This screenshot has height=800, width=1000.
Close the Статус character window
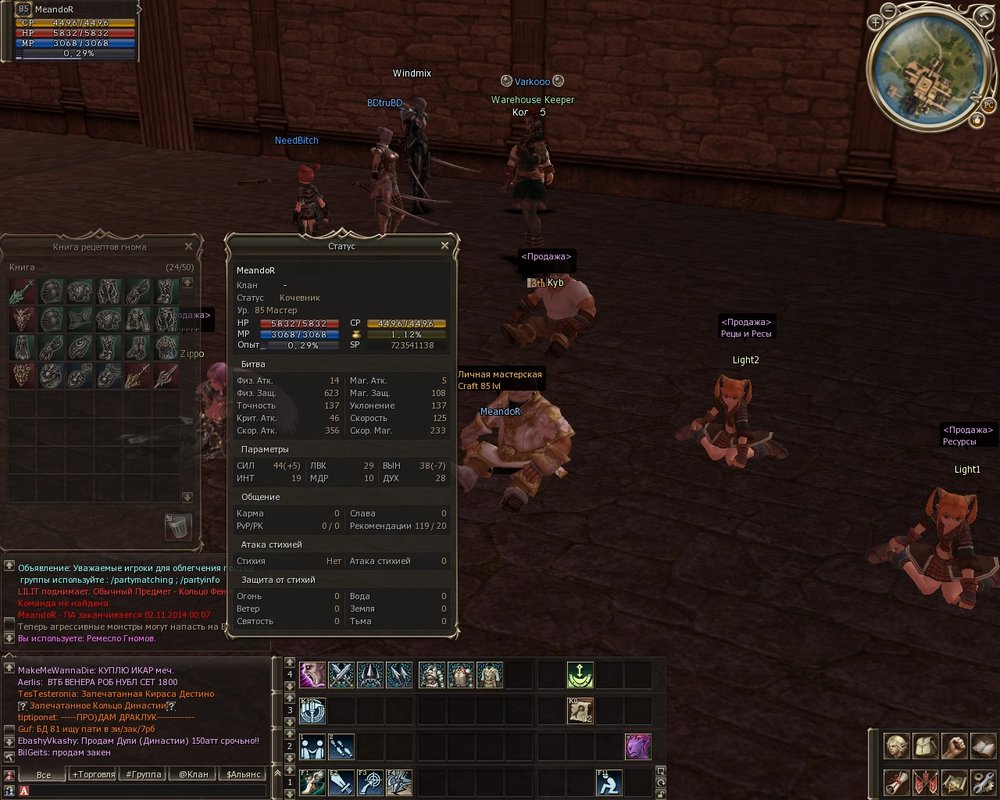tap(445, 245)
